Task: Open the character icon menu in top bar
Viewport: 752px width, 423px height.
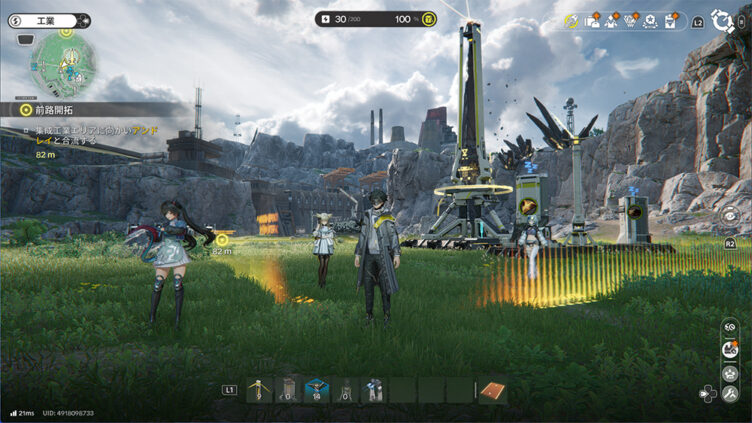Action: click(613, 21)
